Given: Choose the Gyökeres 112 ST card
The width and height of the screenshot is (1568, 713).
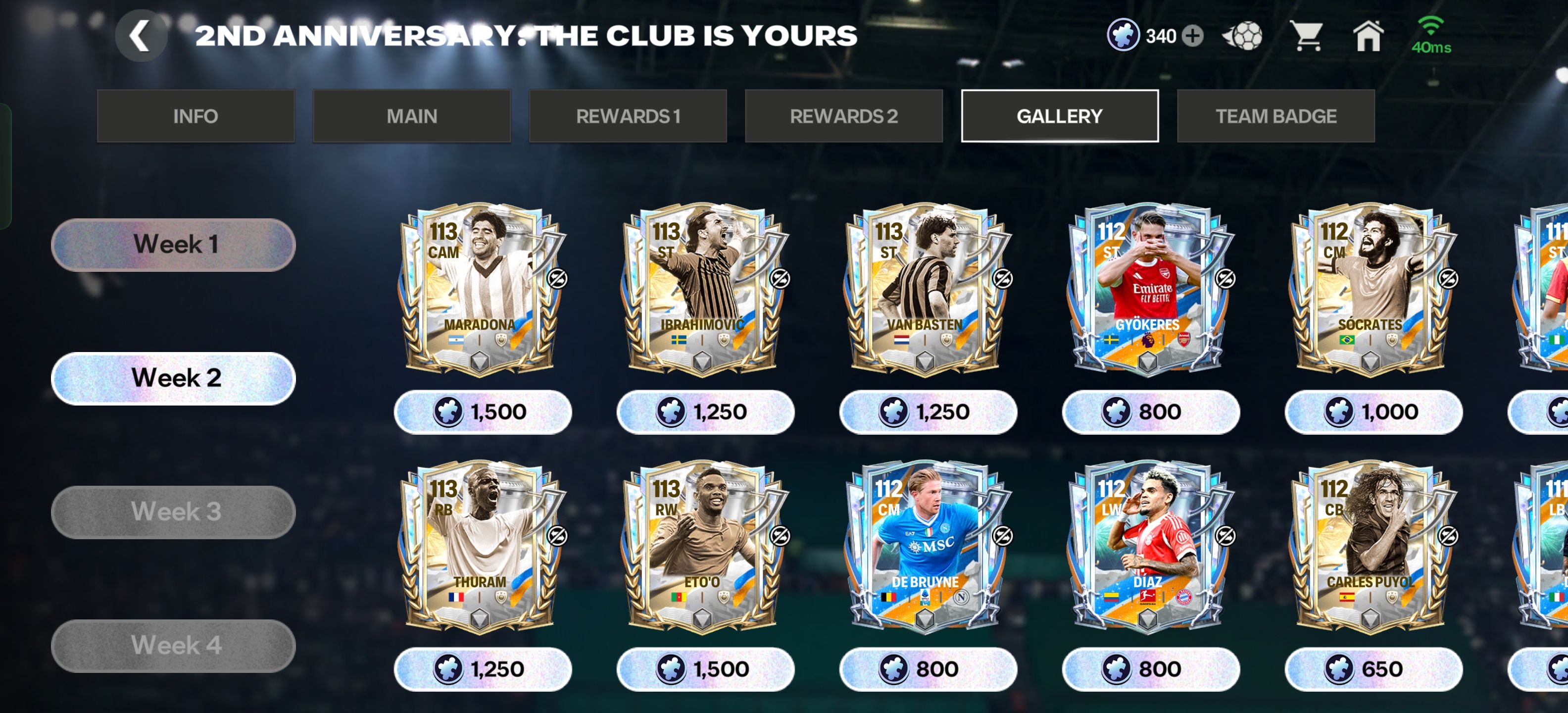Looking at the screenshot, I should tap(1148, 289).
